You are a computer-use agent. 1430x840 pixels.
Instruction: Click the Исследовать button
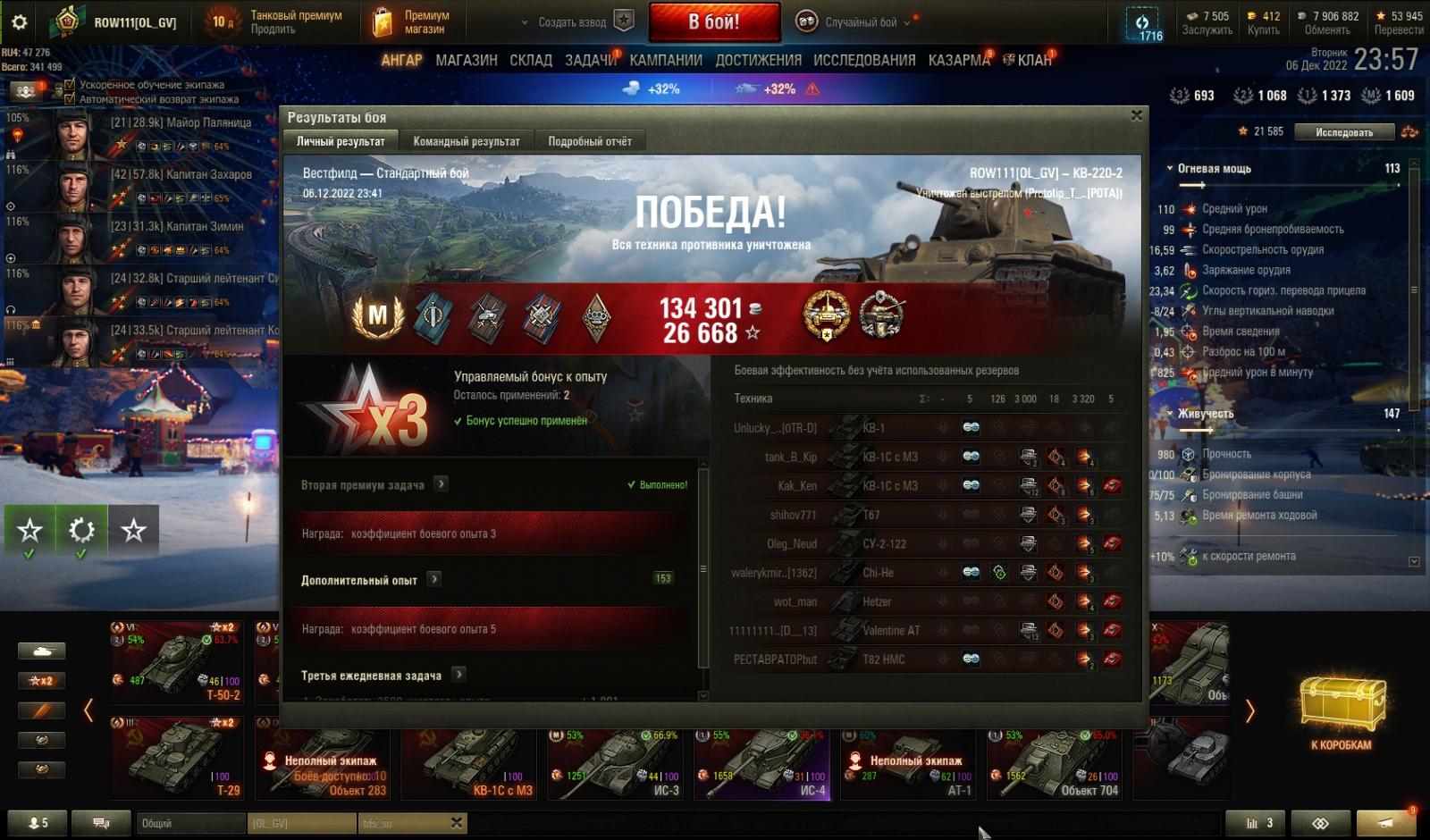click(1343, 132)
